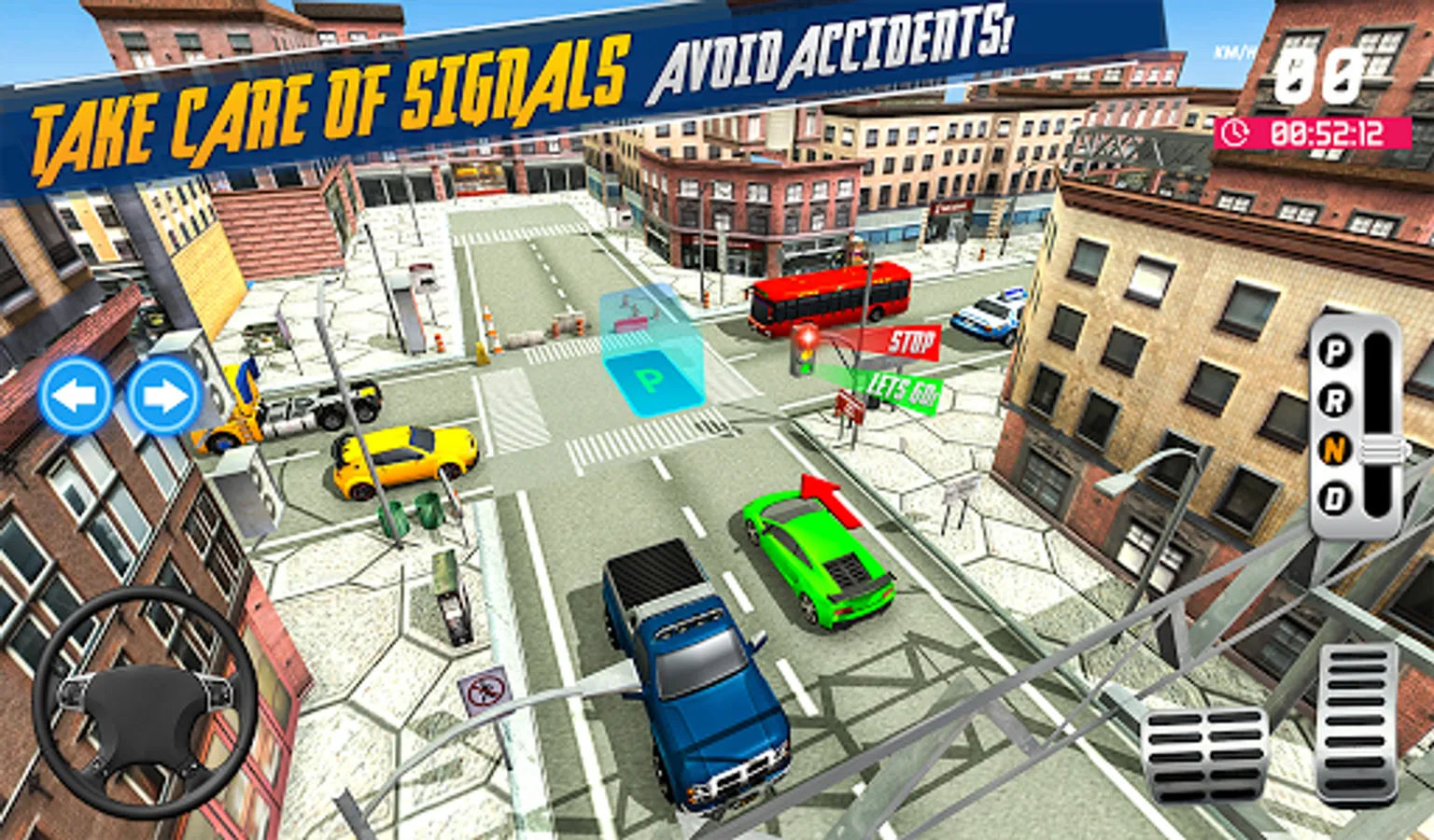Screen dimensions: 1434x840
Task: Click the pink clock timer showing 00:52:12
Action: [1312, 133]
